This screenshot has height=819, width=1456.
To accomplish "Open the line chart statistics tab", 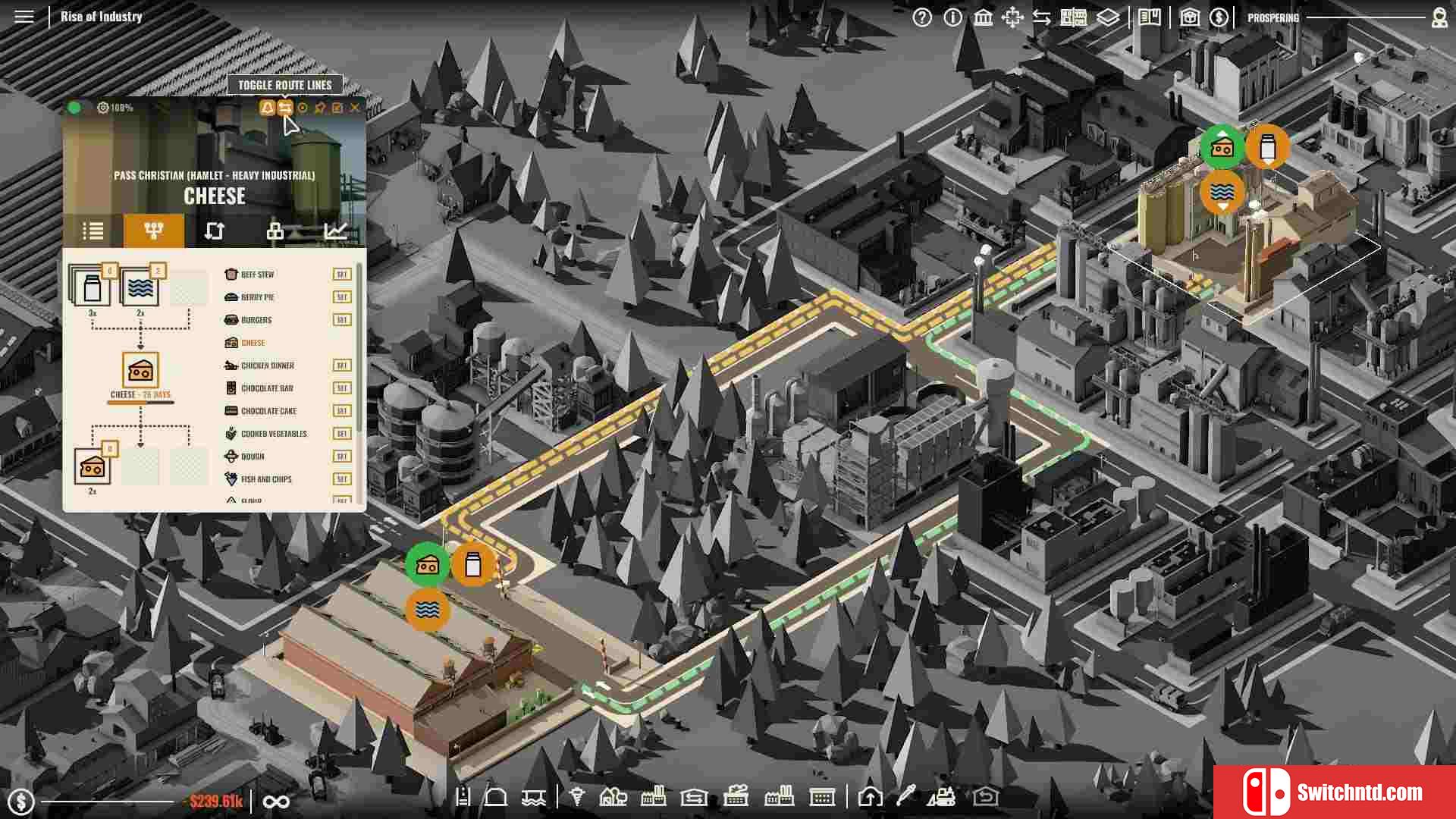I will 335,231.
